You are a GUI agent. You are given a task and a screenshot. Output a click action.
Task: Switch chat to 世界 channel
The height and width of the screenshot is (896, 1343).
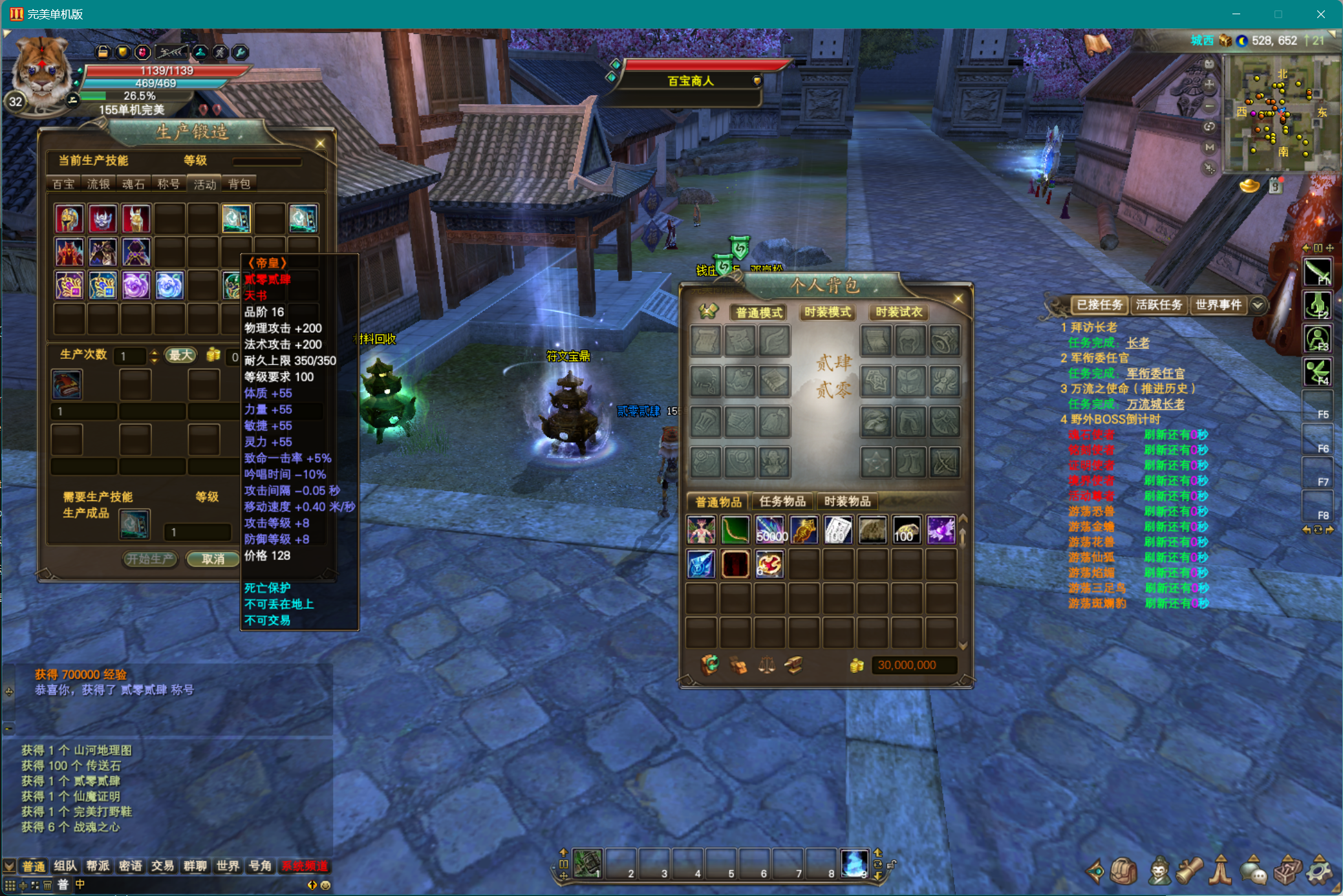(228, 866)
